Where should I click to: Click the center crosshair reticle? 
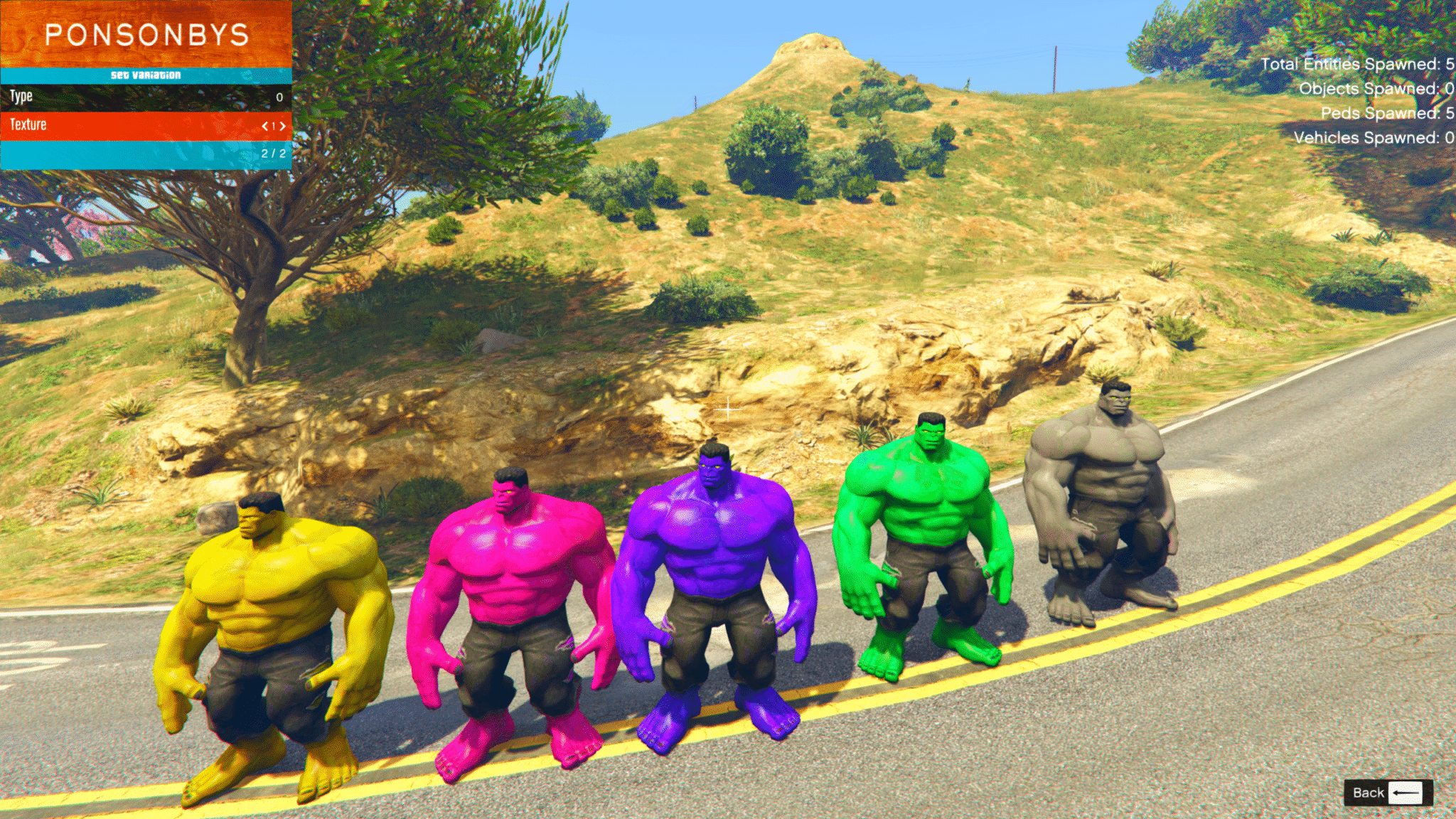click(x=727, y=409)
